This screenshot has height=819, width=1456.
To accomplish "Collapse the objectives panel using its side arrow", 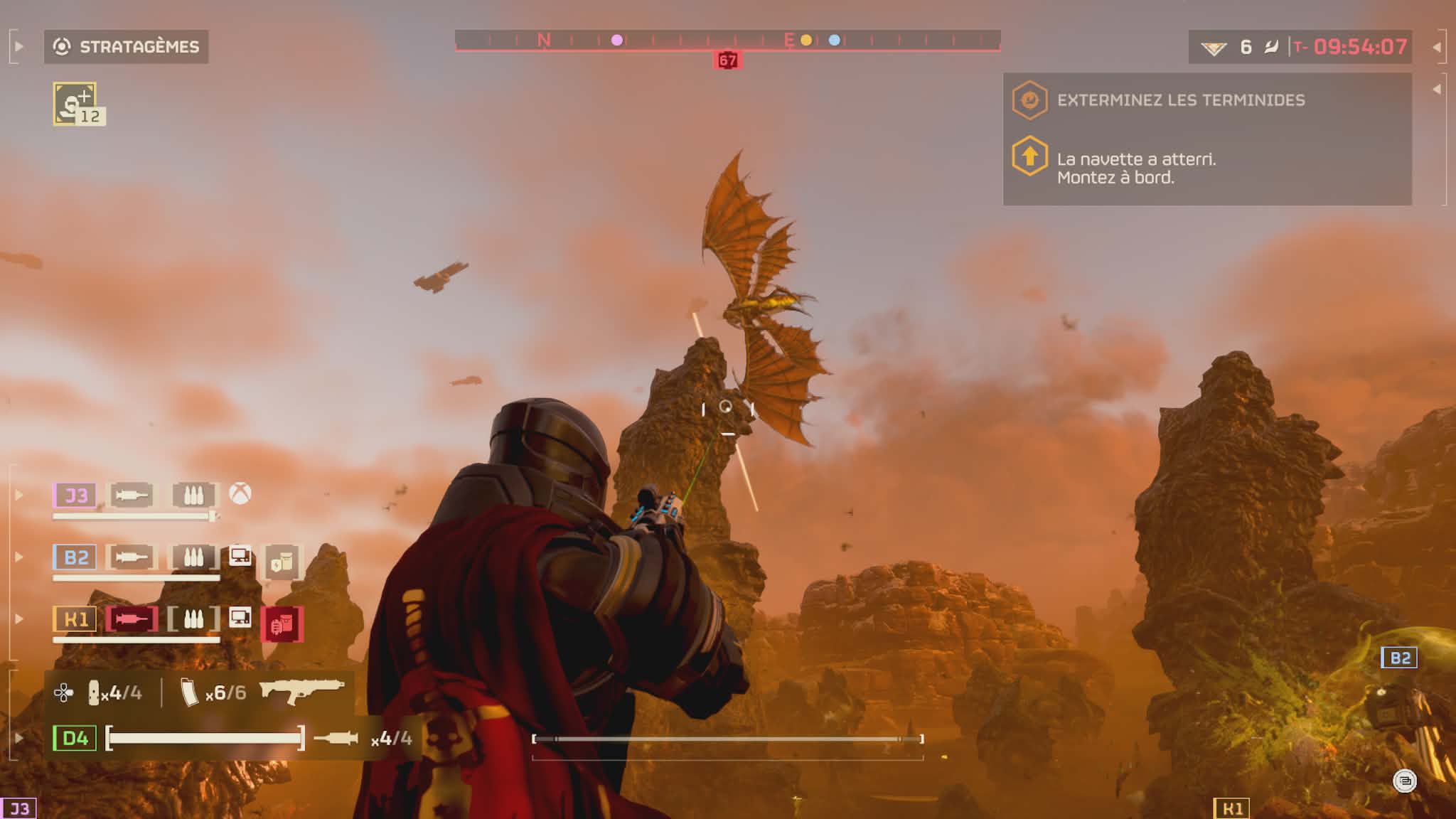I will pyautogui.click(x=1437, y=90).
